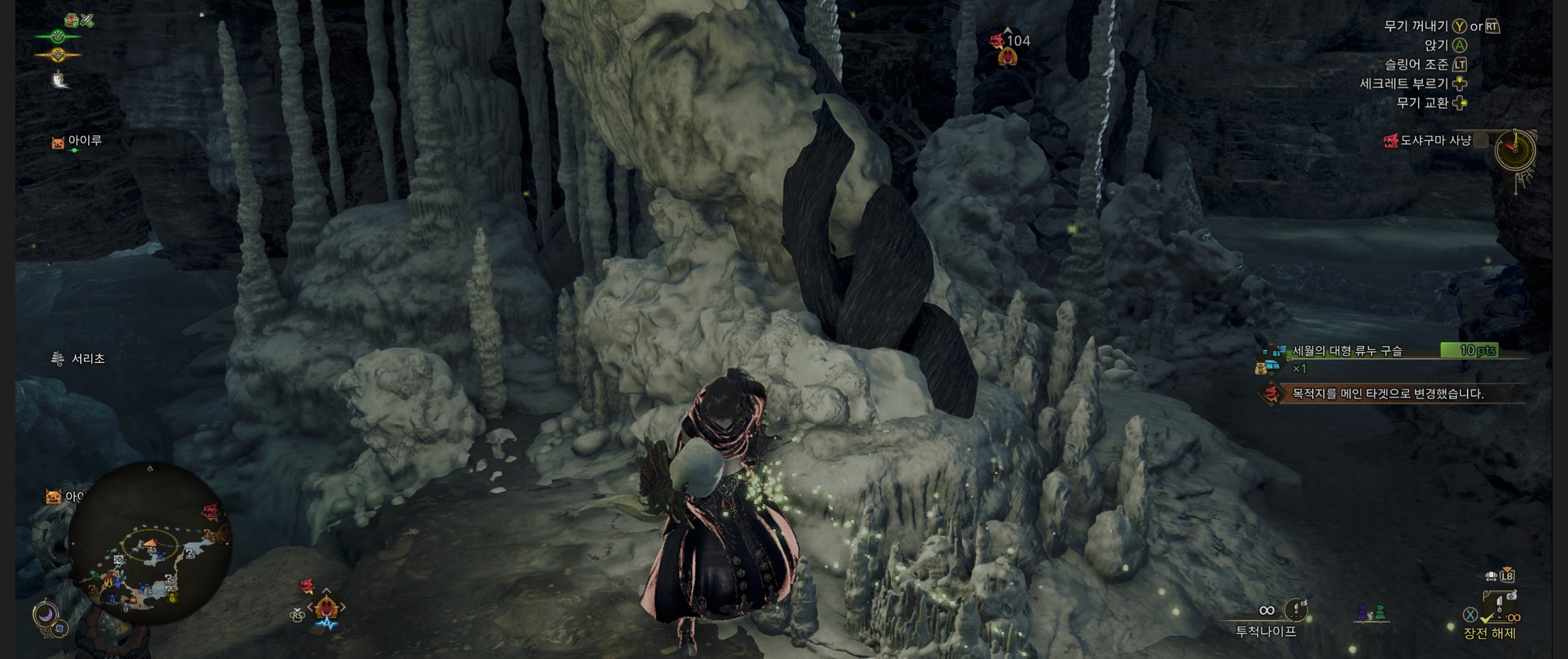Click the purple and green mantle icons
Image resolution: width=1568 pixels, height=659 pixels.
click(x=1370, y=612)
